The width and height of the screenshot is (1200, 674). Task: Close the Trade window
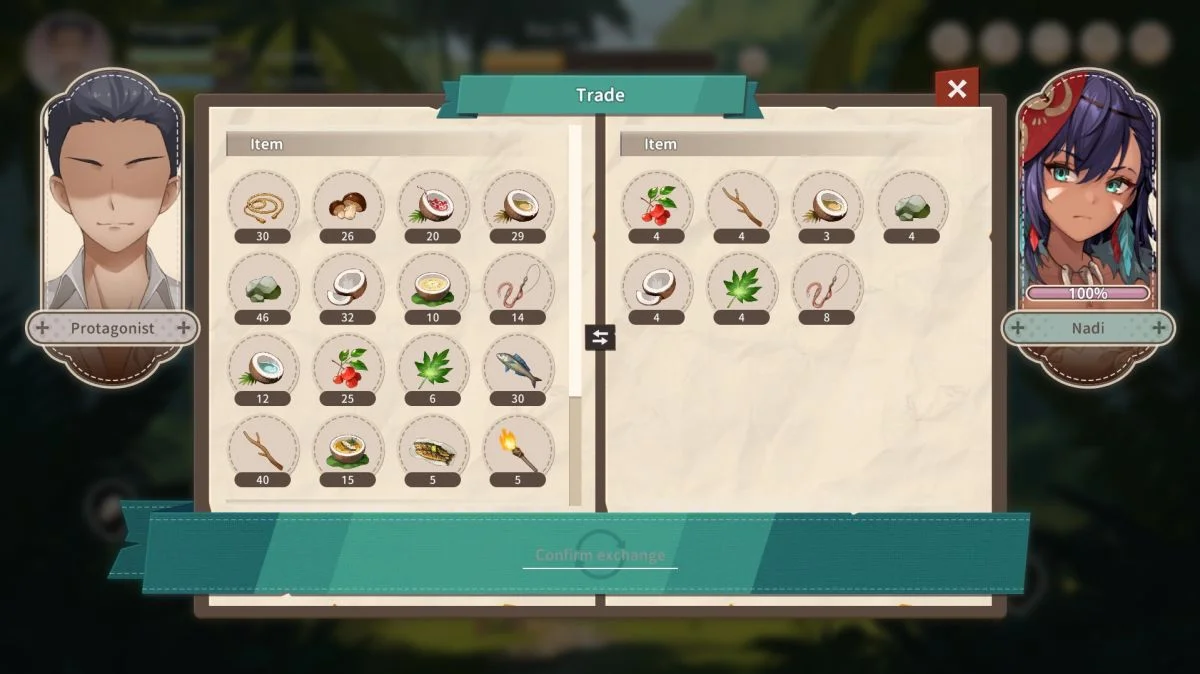coord(957,89)
